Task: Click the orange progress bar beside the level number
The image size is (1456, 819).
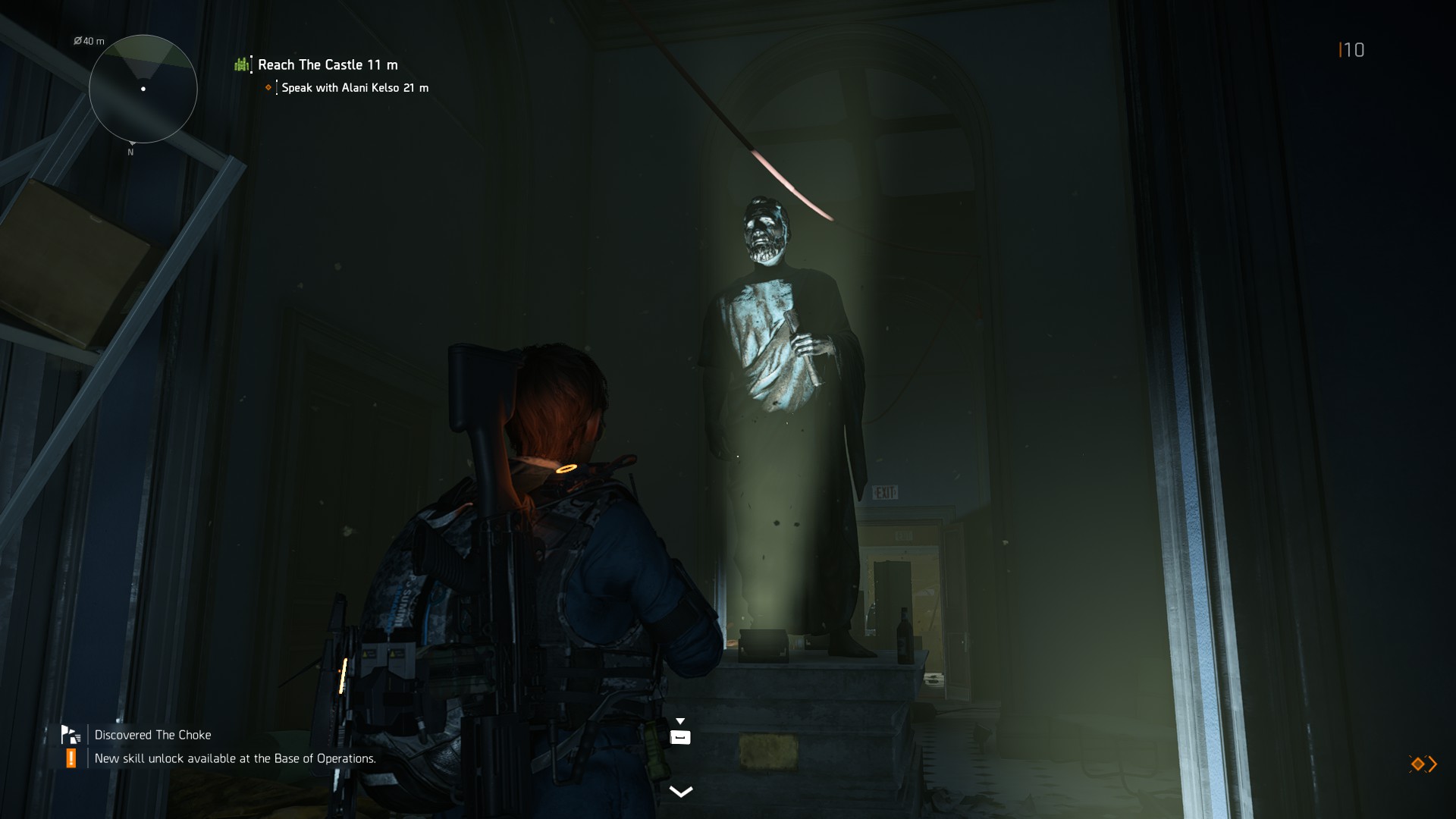Action: point(1340,50)
